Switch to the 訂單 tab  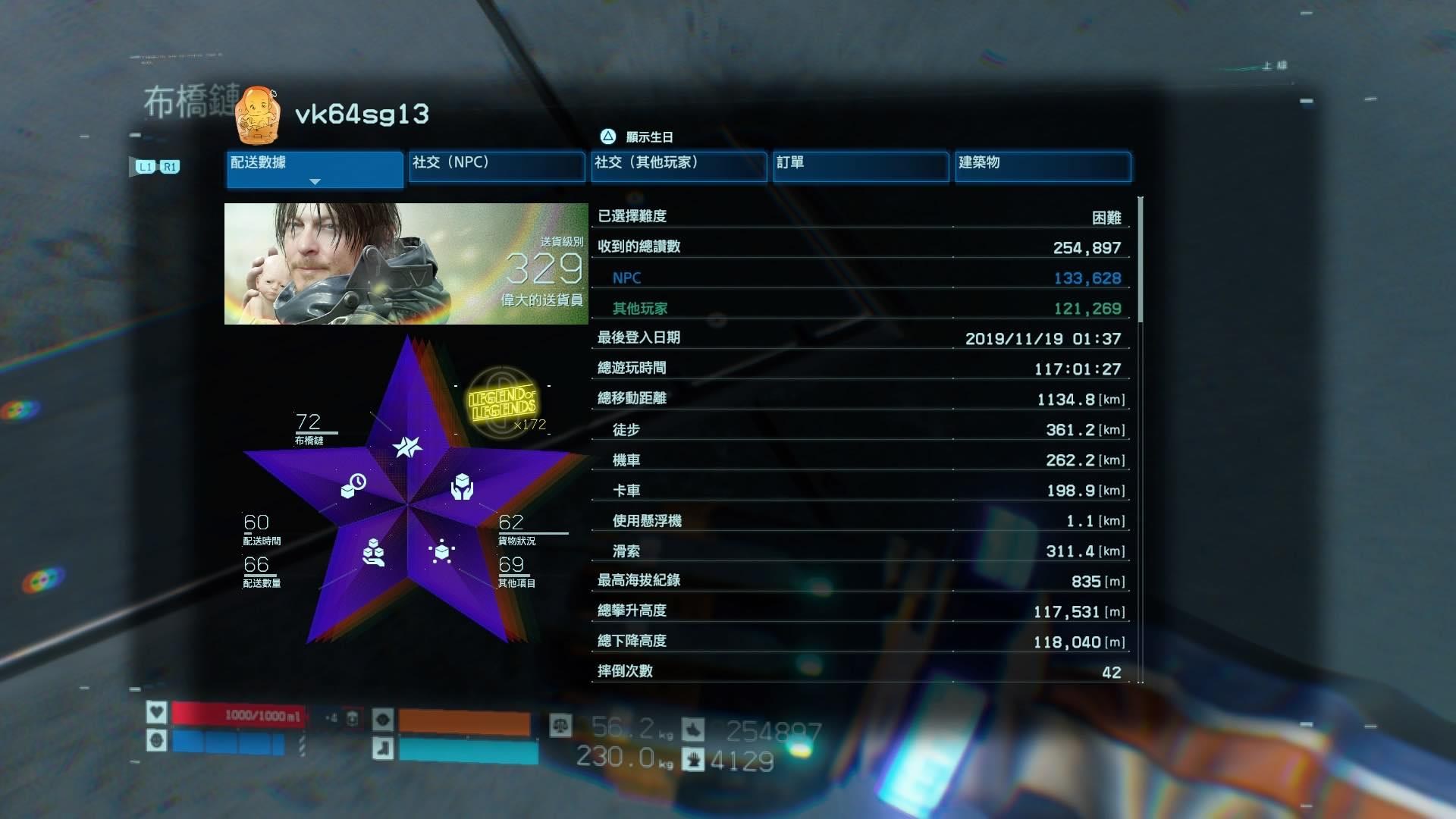(x=861, y=165)
